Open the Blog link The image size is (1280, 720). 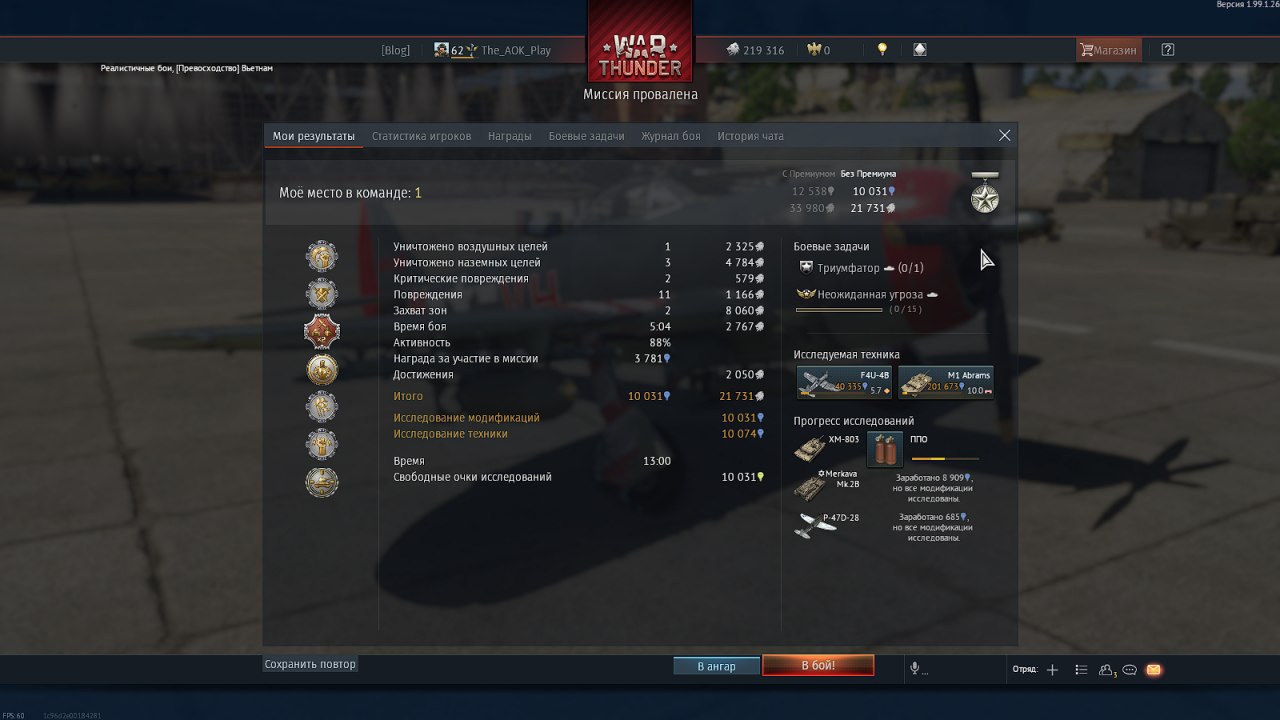(x=395, y=50)
